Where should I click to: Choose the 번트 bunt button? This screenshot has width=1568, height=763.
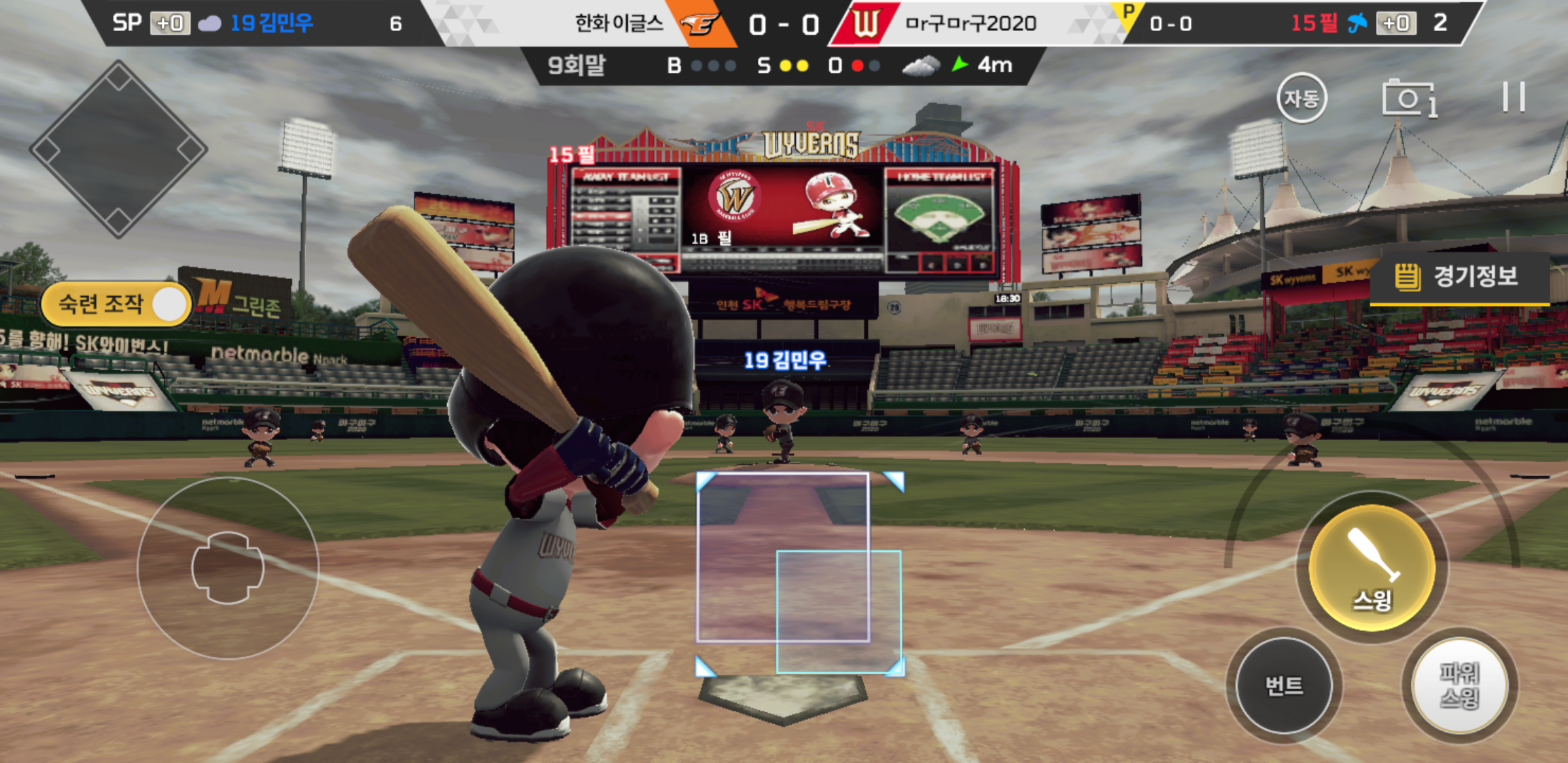click(1284, 685)
